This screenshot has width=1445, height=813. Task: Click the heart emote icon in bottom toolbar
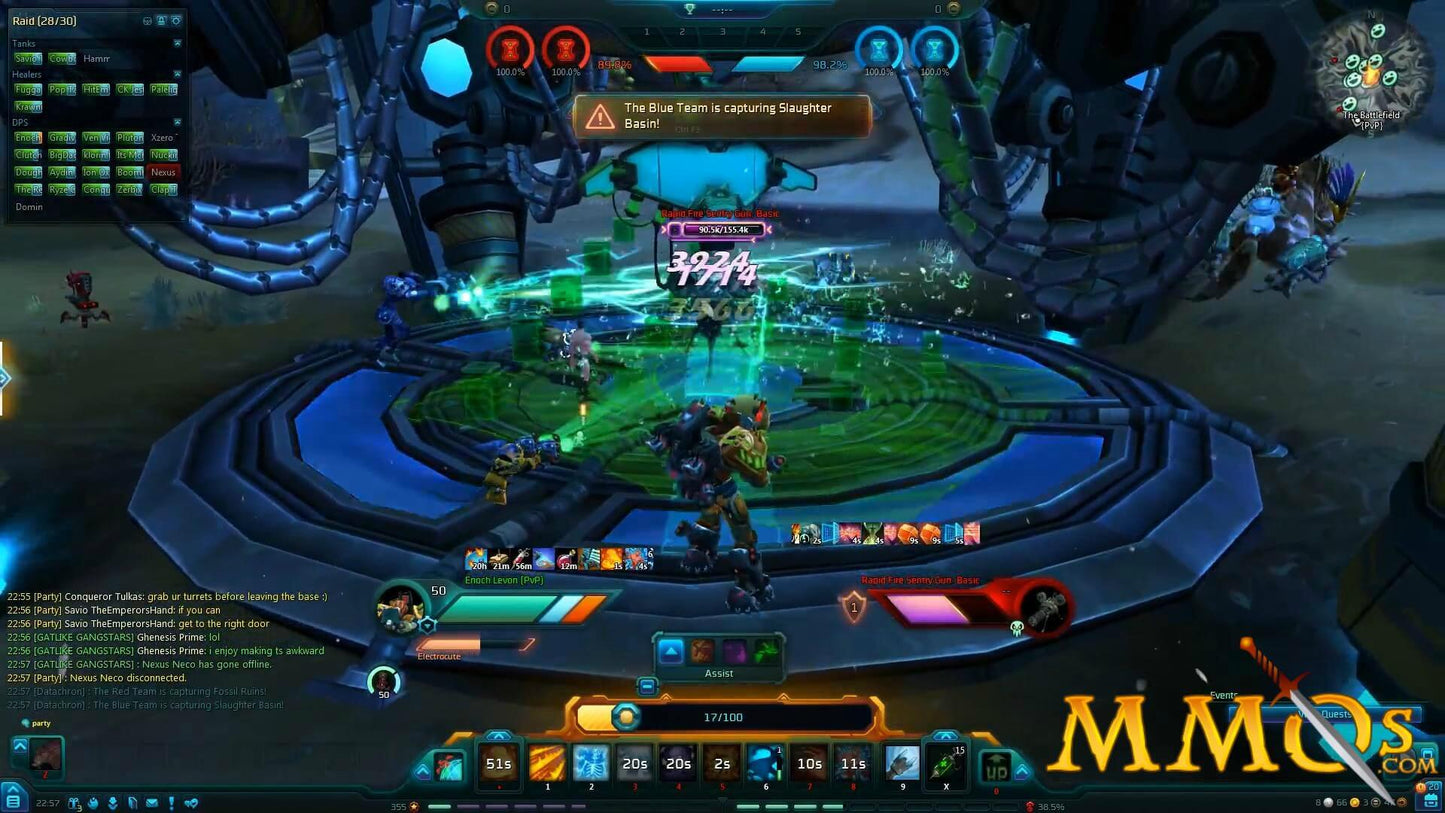[x=191, y=803]
